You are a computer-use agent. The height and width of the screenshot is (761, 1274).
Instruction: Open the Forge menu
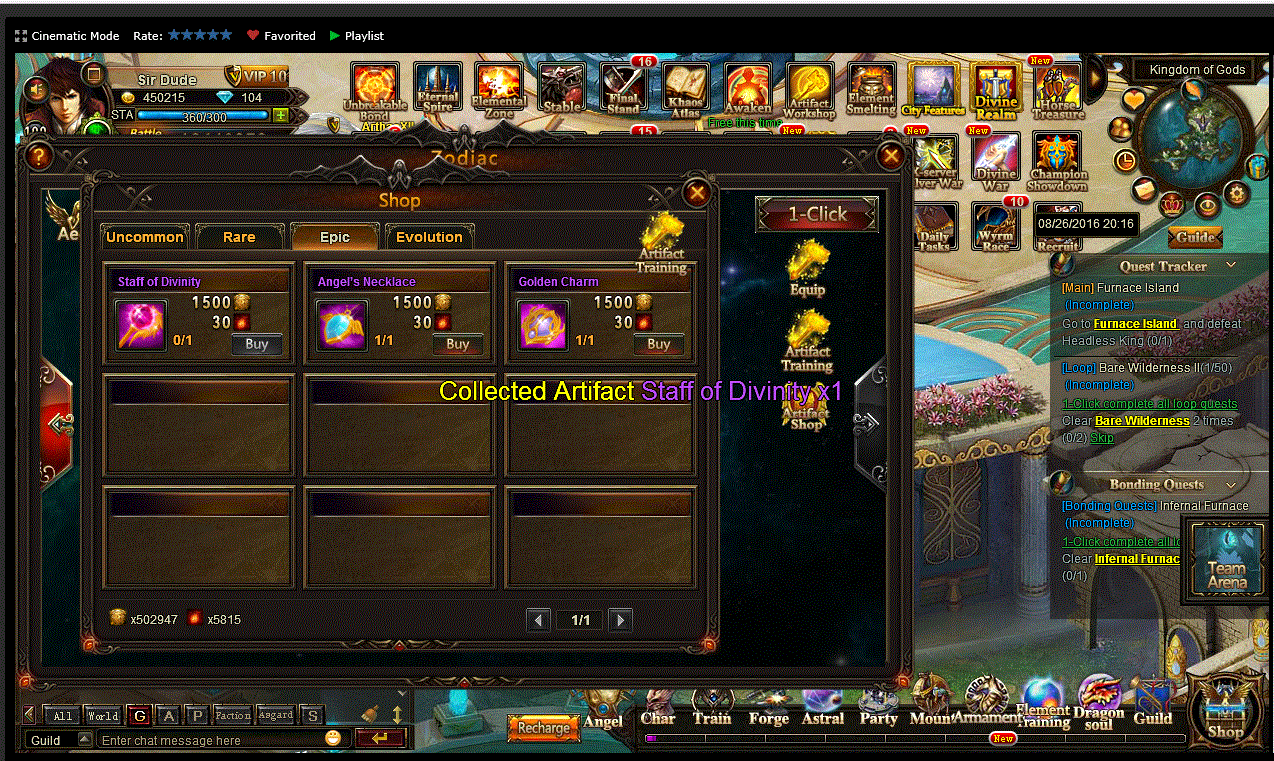768,704
